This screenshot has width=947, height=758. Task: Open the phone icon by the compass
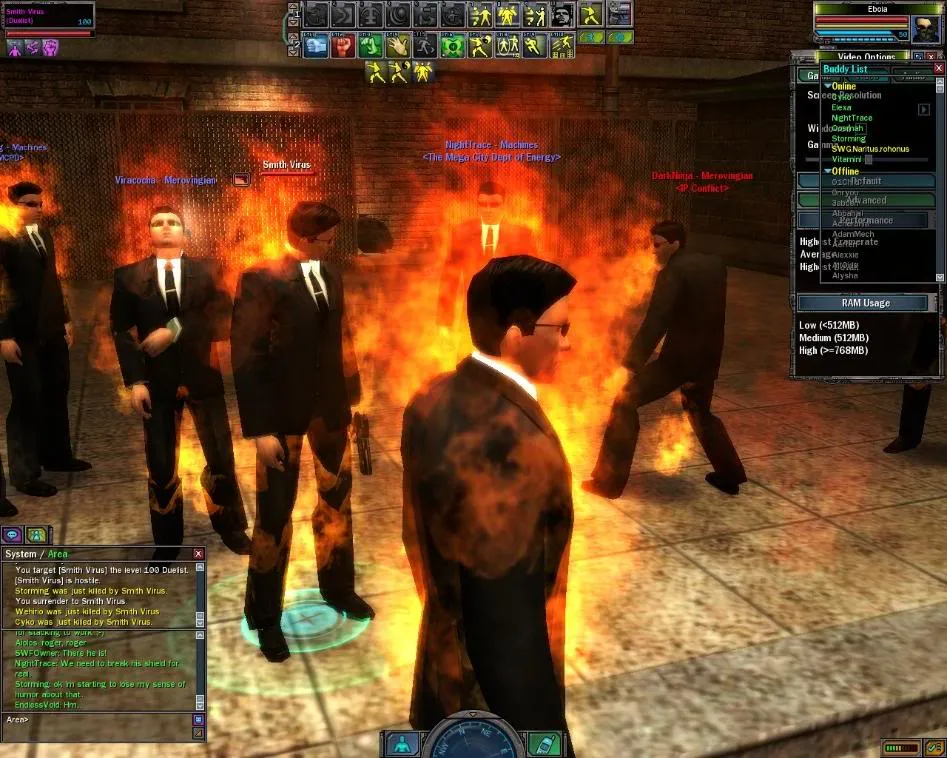point(543,744)
